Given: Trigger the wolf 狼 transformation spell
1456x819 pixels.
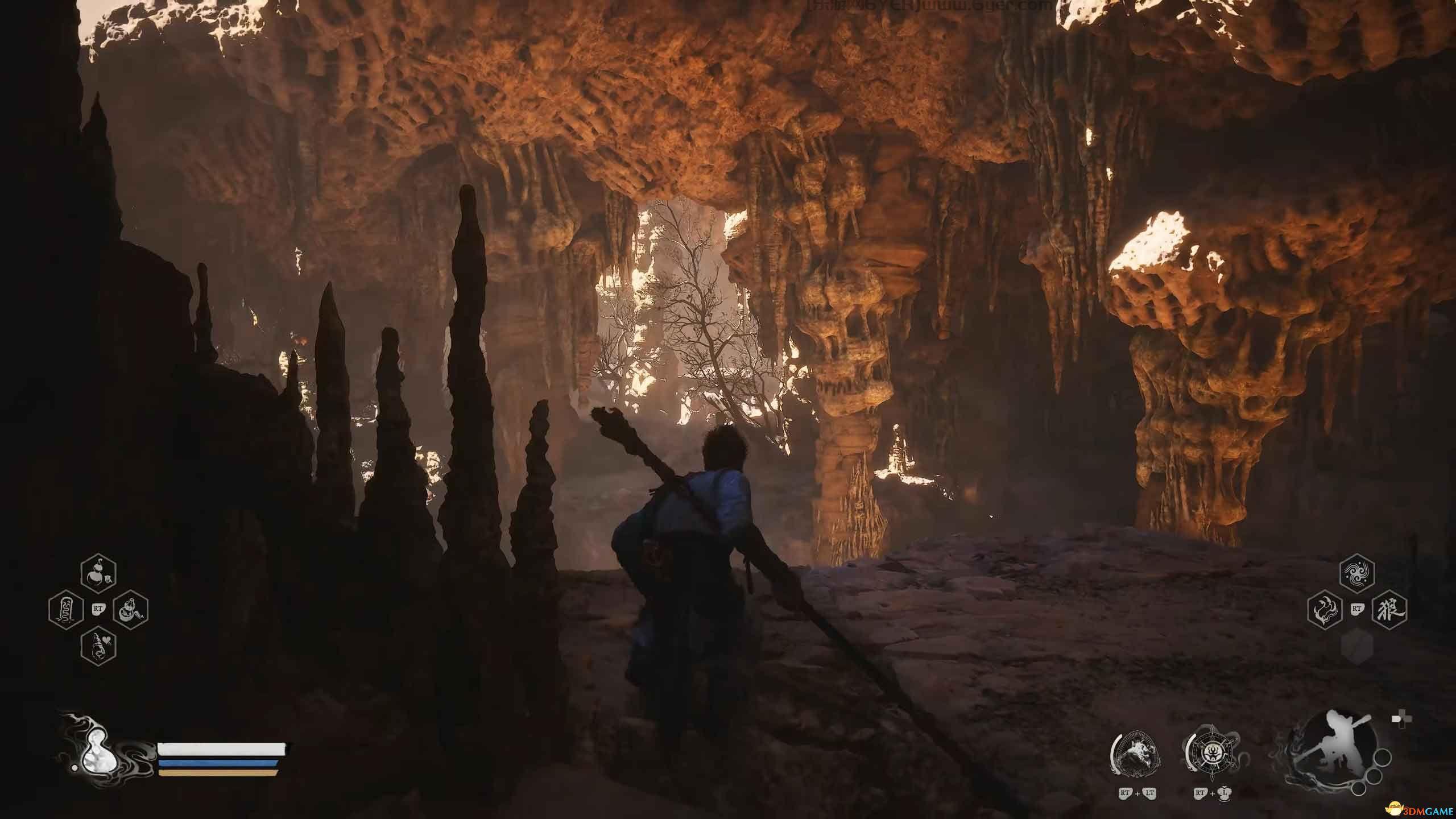Looking at the screenshot, I should pos(1389,611).
